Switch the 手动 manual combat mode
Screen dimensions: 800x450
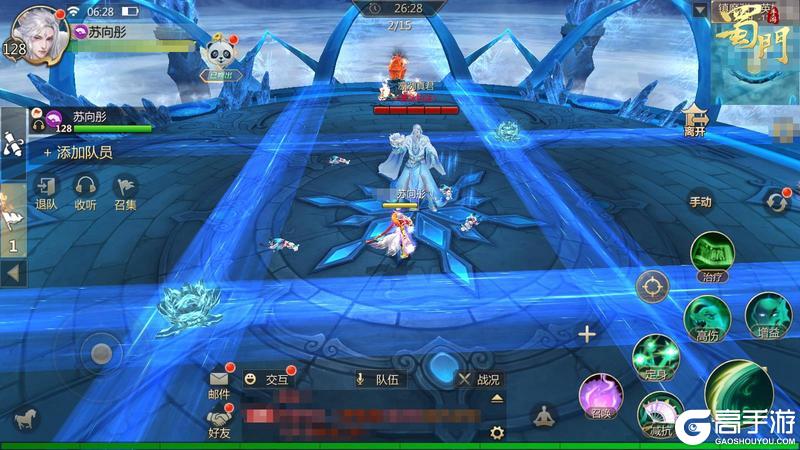[x=701, y=202]
